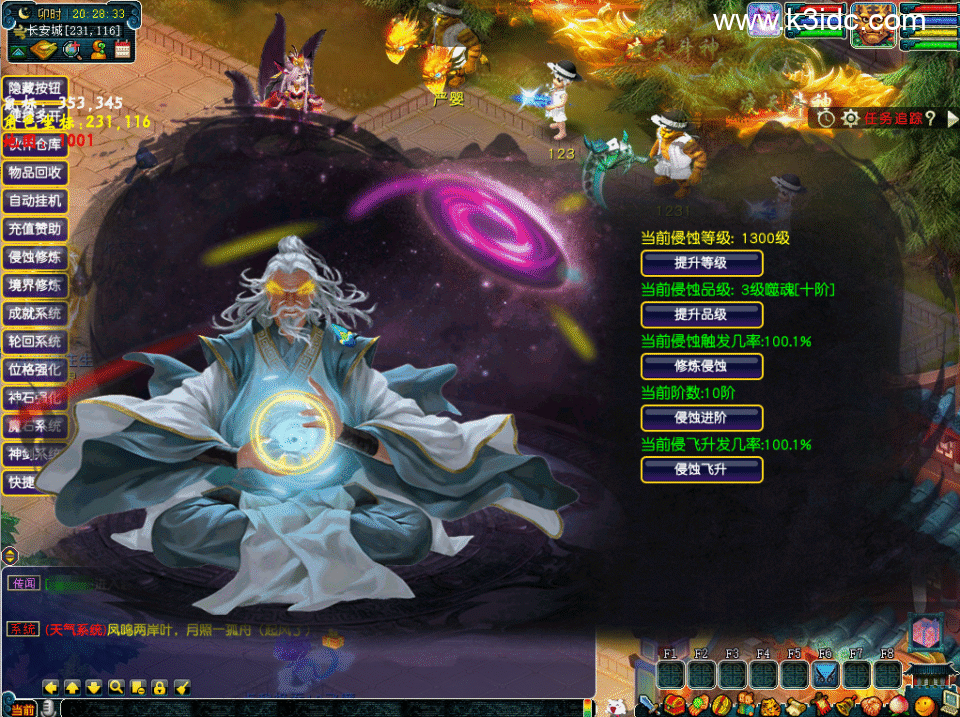Select 侵蚀修炼 in the side menu

35,257
